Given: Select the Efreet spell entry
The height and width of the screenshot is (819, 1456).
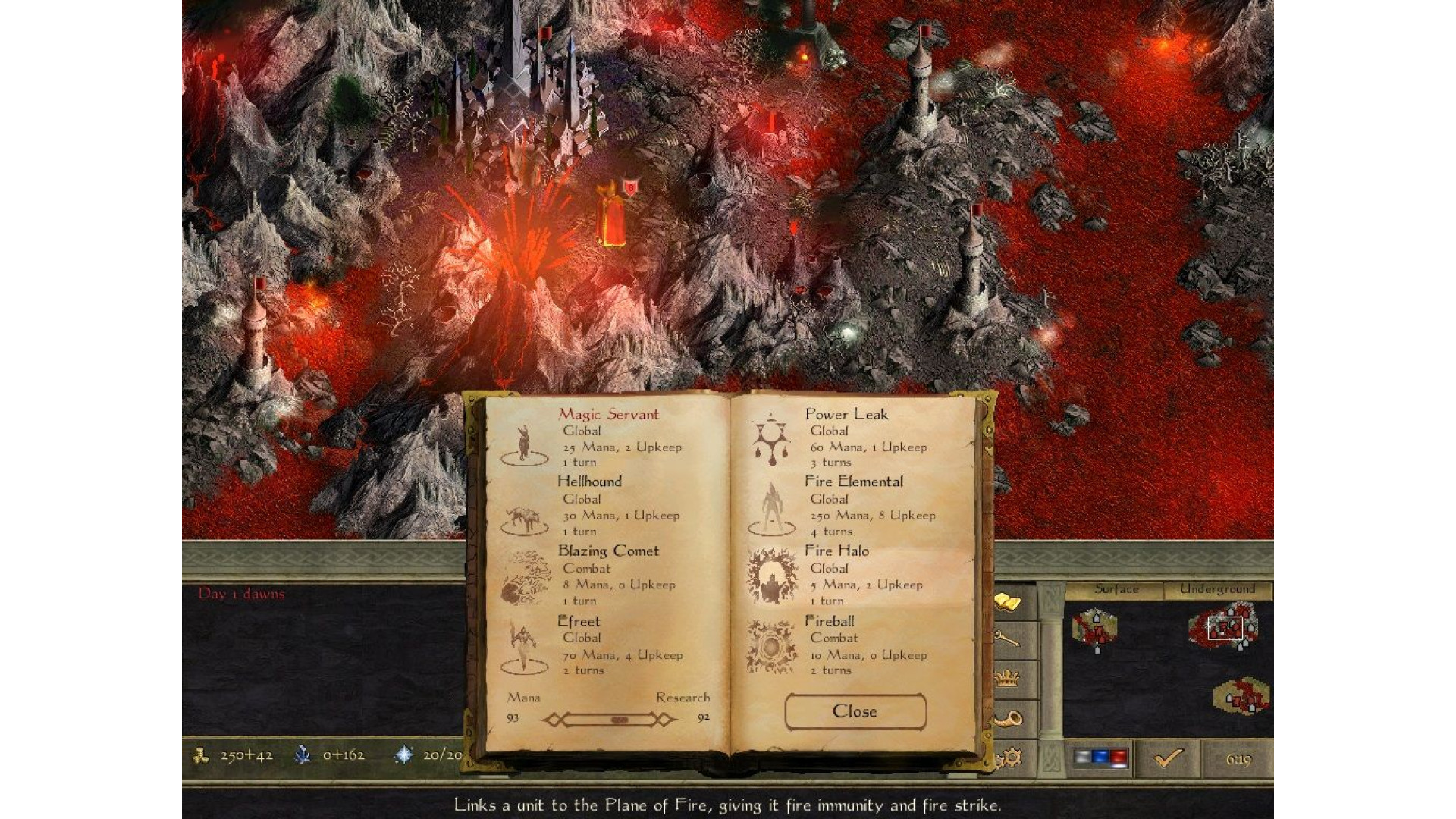Looking at the screenshot, I should [x=579, y=621].
